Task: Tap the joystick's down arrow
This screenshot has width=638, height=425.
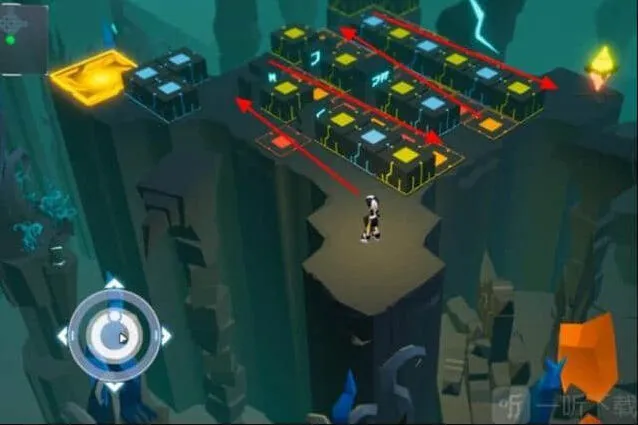Action: 114,385
